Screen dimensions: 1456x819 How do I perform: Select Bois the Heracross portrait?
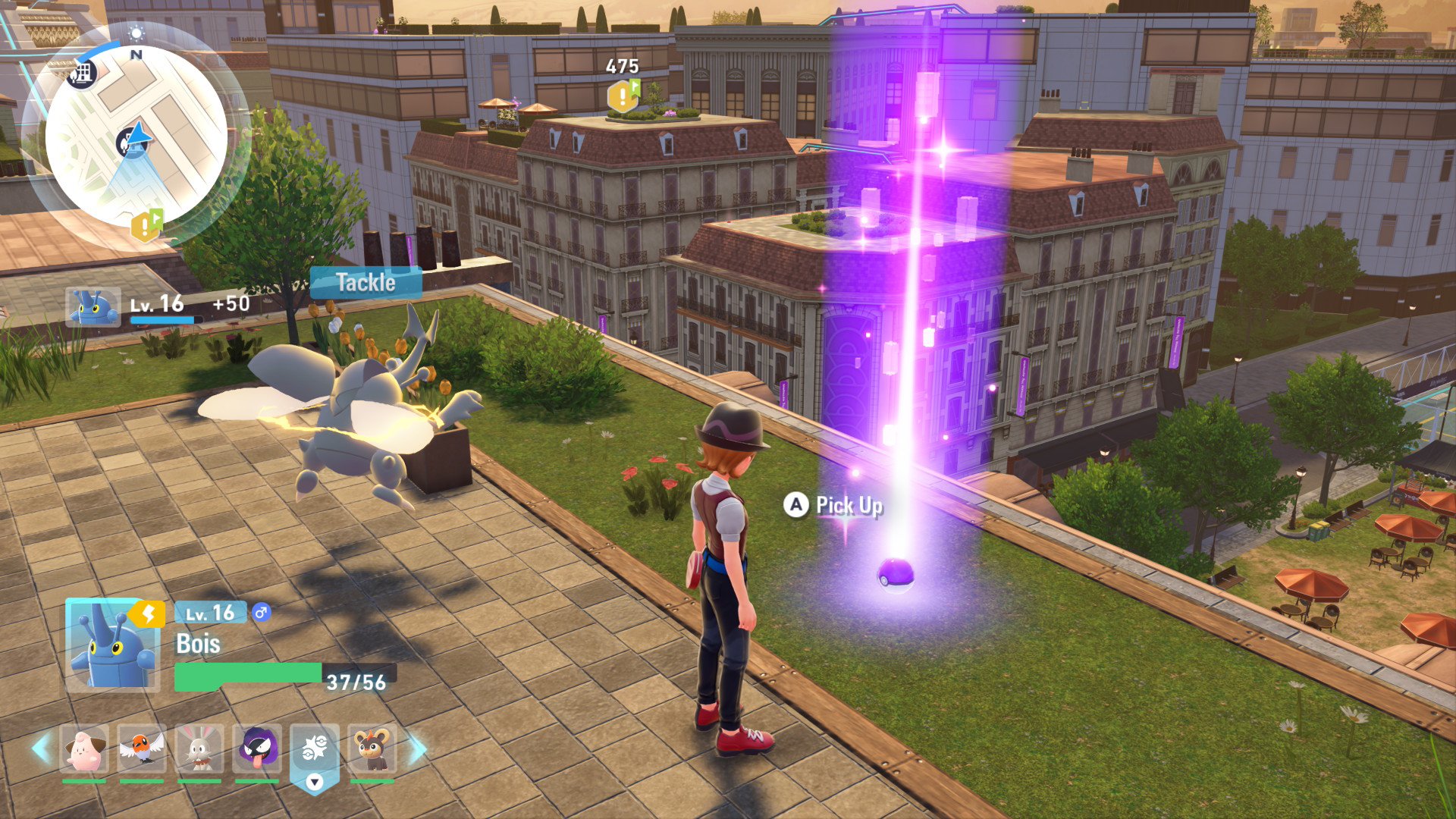pyautogui.click(x=112, y=645)
